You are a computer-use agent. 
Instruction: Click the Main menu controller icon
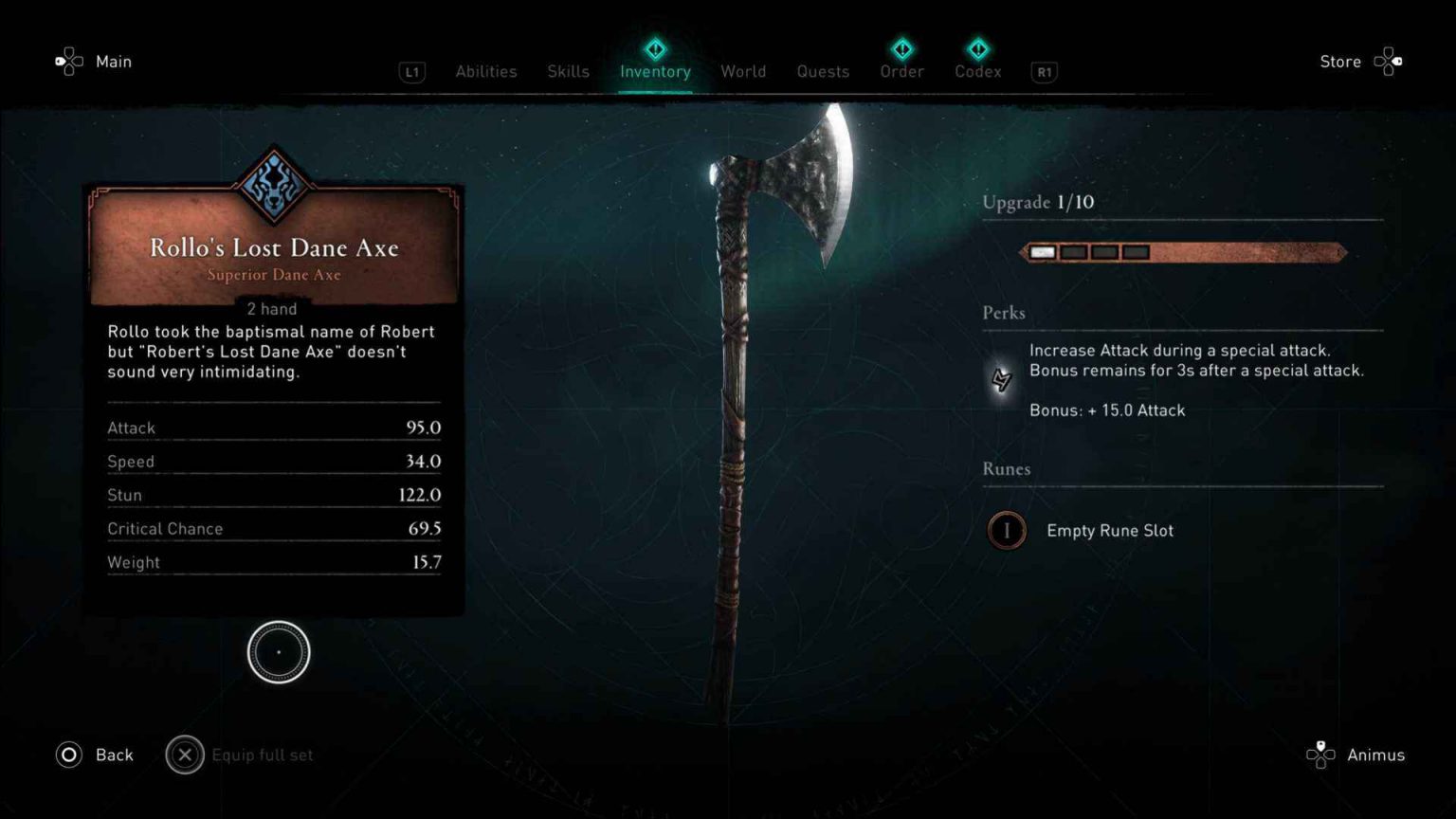[x=67, y=61]
